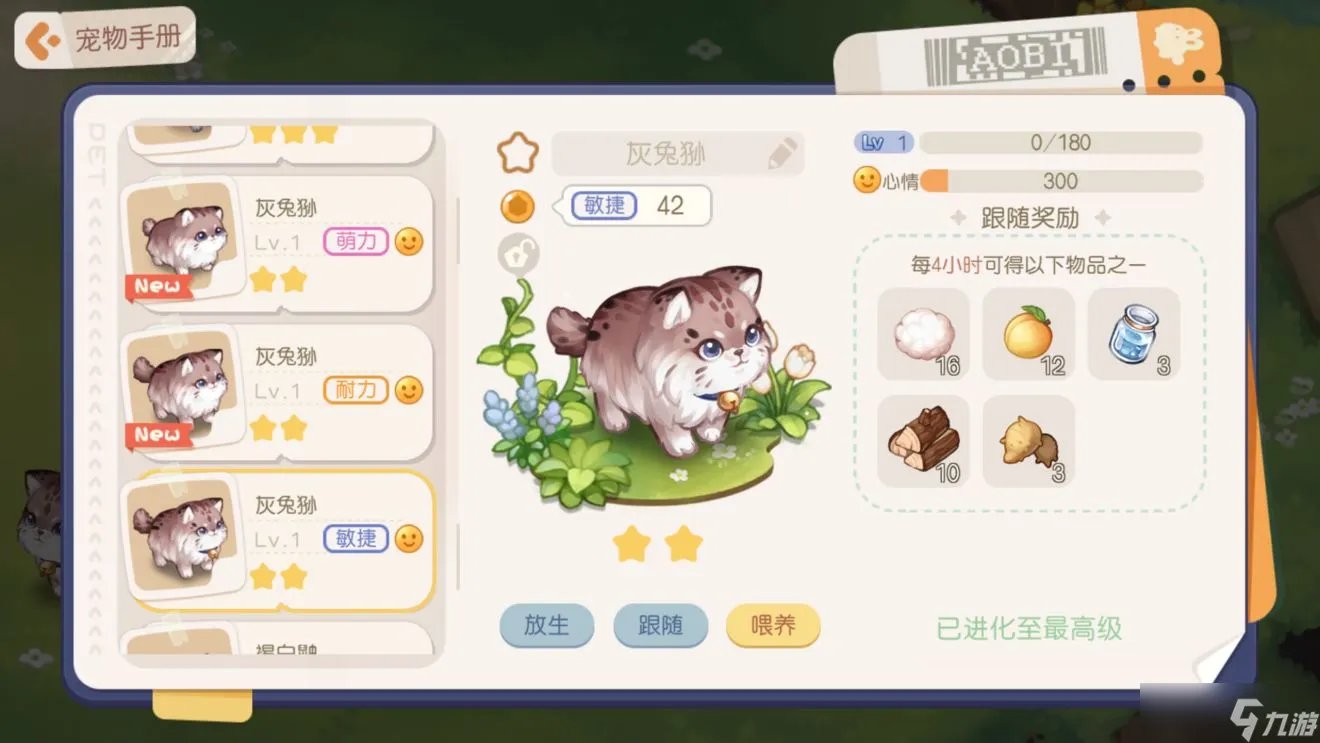The height and width of the screenshot is (743, 1320).
Task: Select the firewood reward item showing 10
Action: [x=922, y=442]
